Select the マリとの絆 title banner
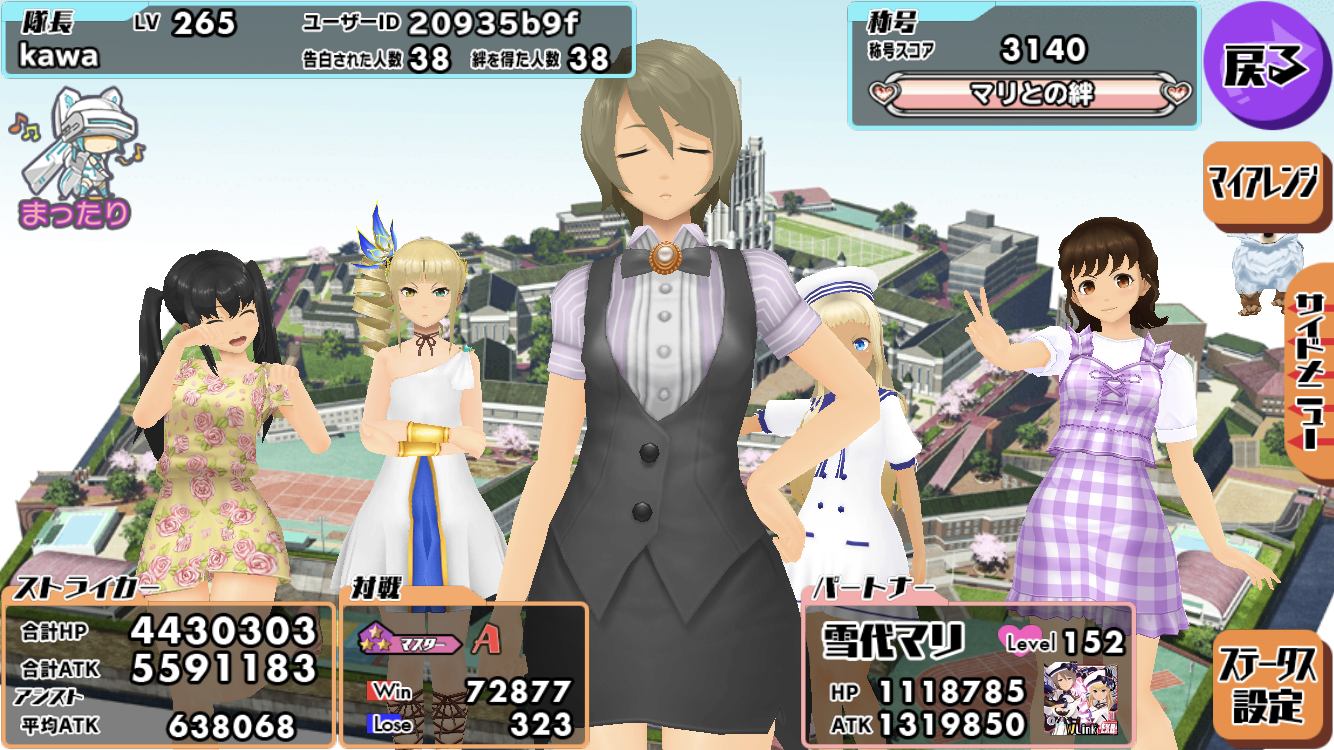1334x750 pixels. pyautogui.click(x=1032, y=95)
